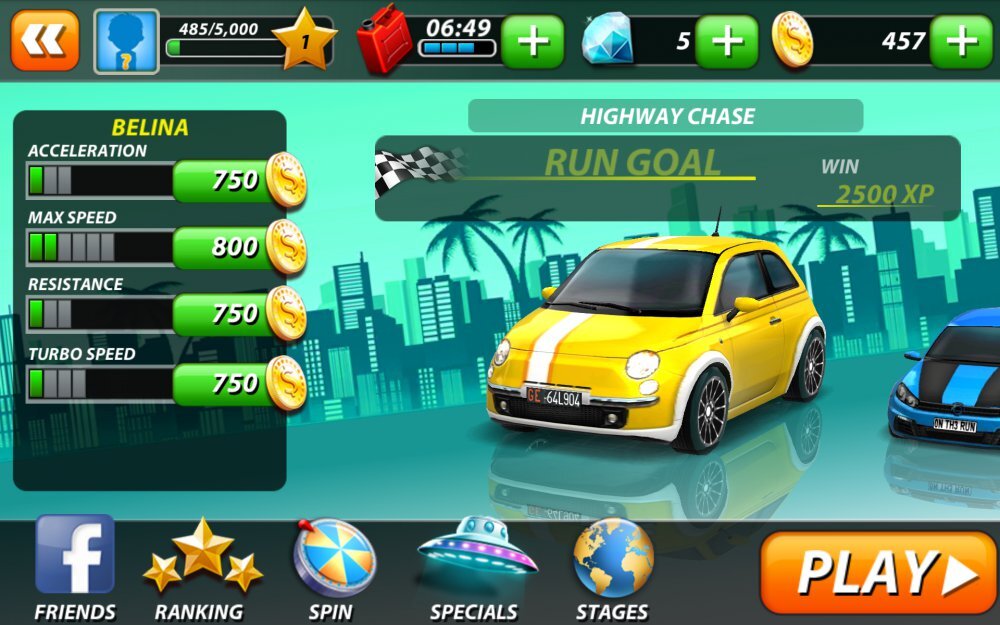The image size is (1000, 625).
Task: Upgrade Turbo Speed for 750 coins
Action: (238, 383)
